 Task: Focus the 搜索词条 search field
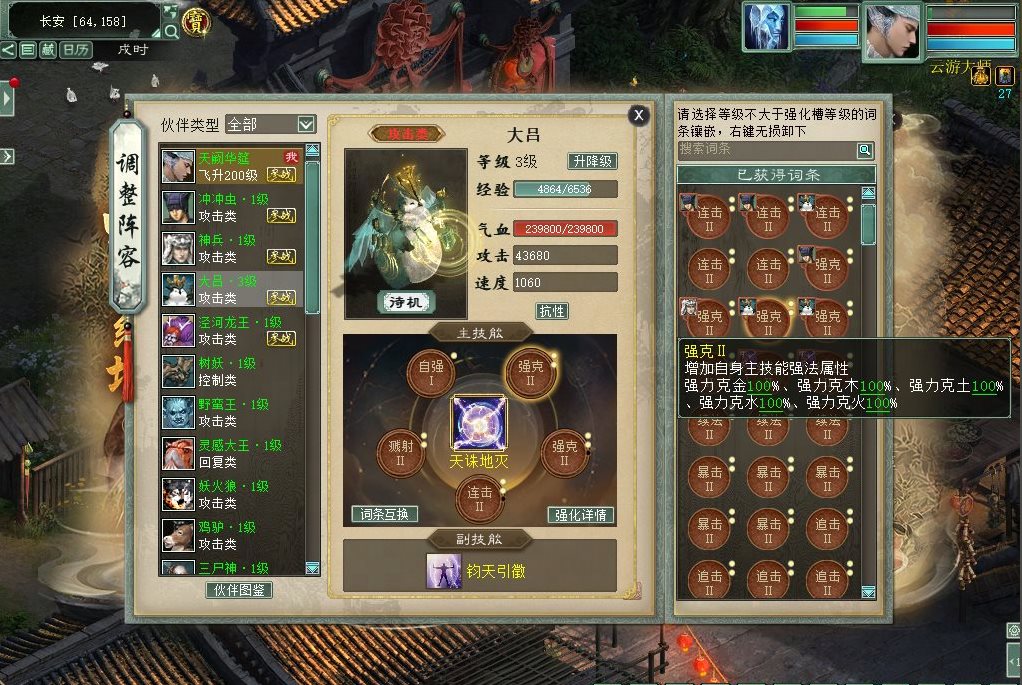pyautogui.click(x=766, y=150)
